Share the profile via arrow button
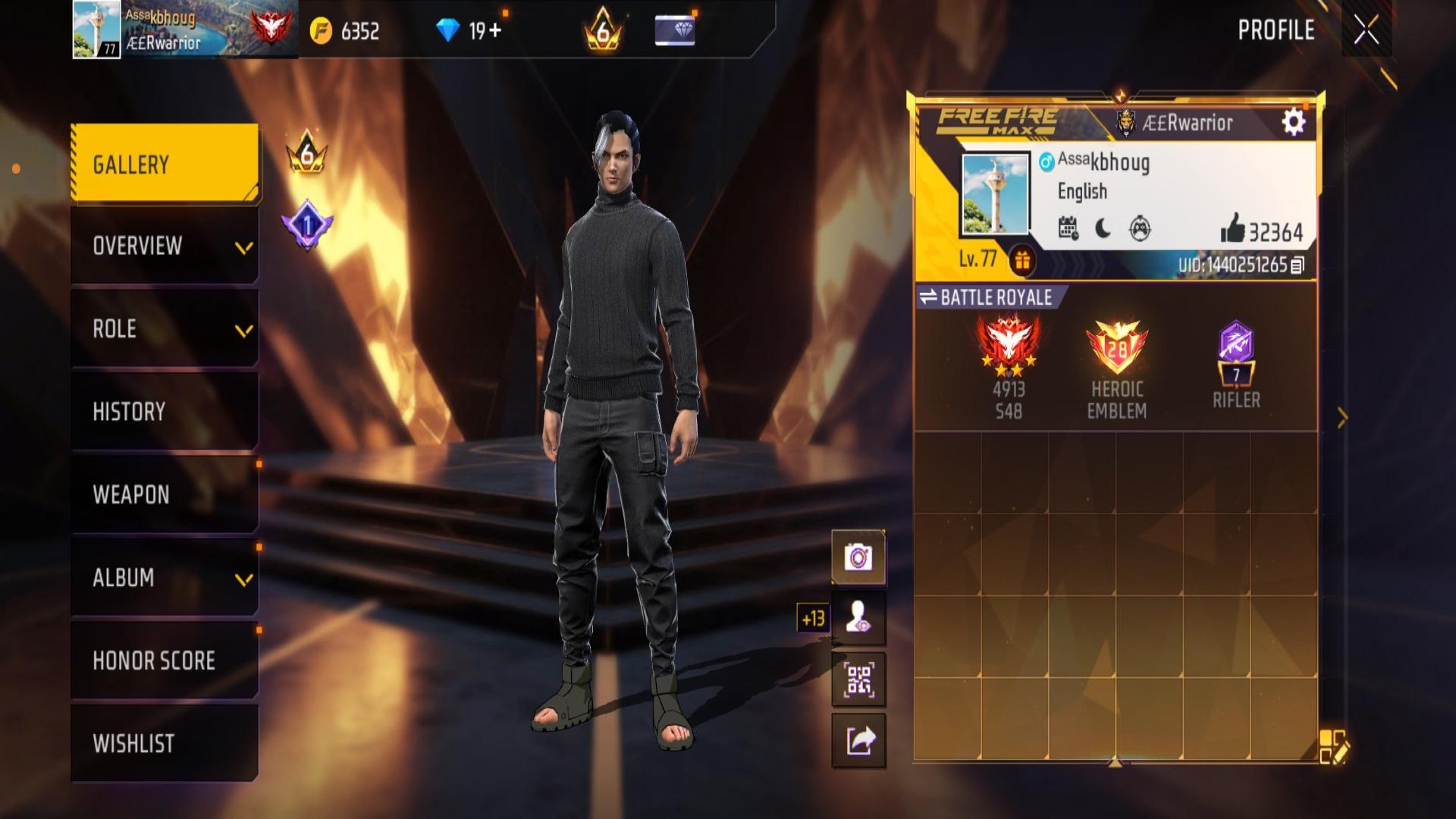The height and width of the screenshot is (819, 1456). 858,741
